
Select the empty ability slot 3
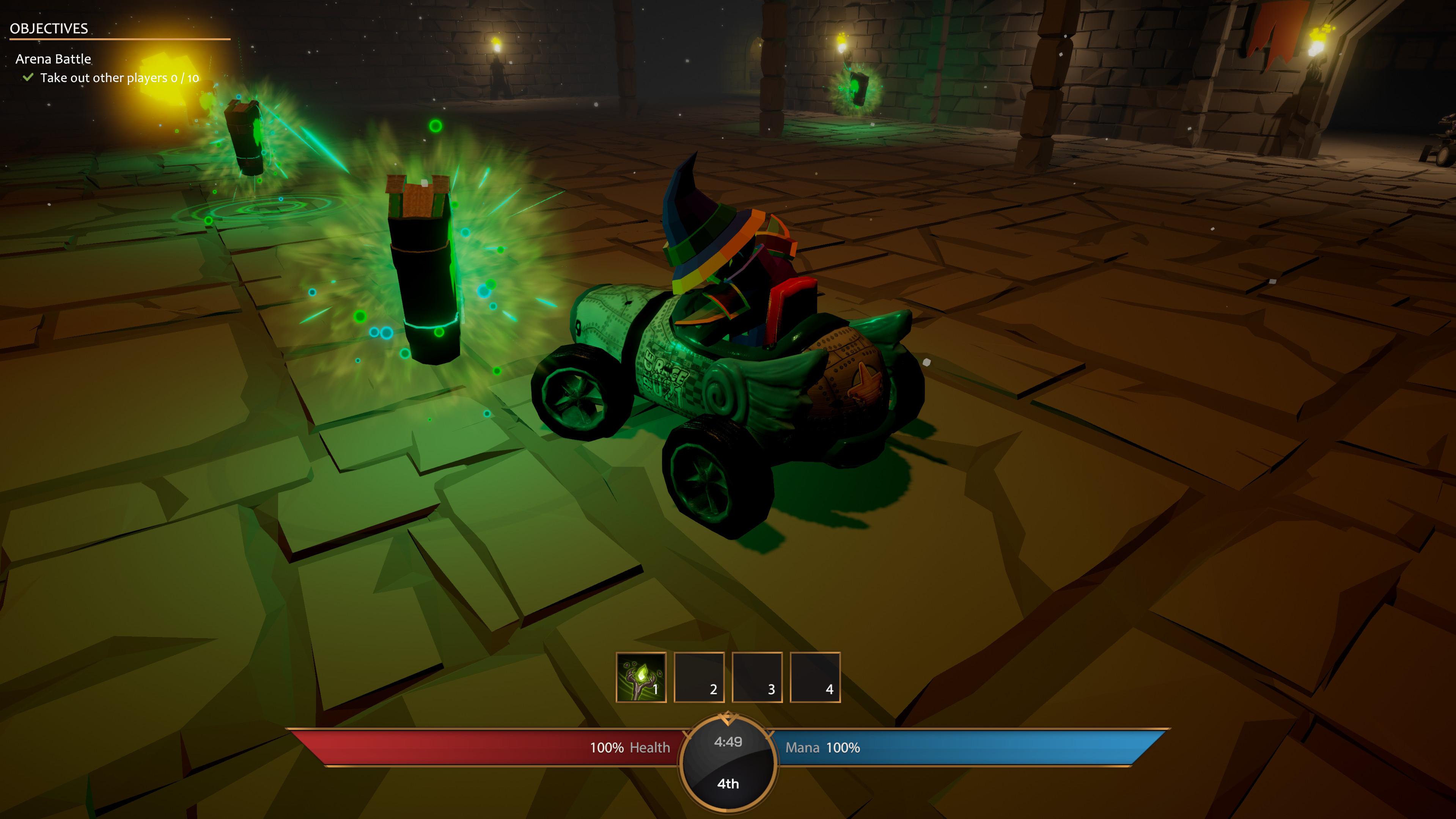757,678
